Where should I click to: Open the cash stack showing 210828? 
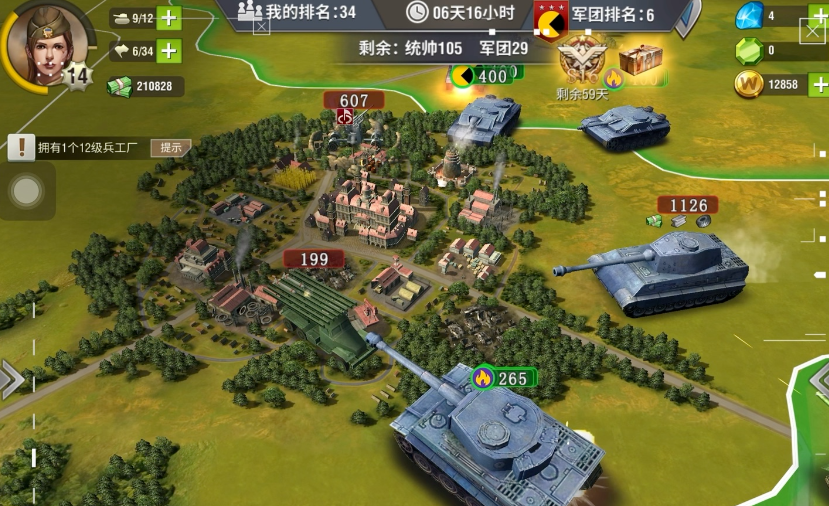point(146,87)
